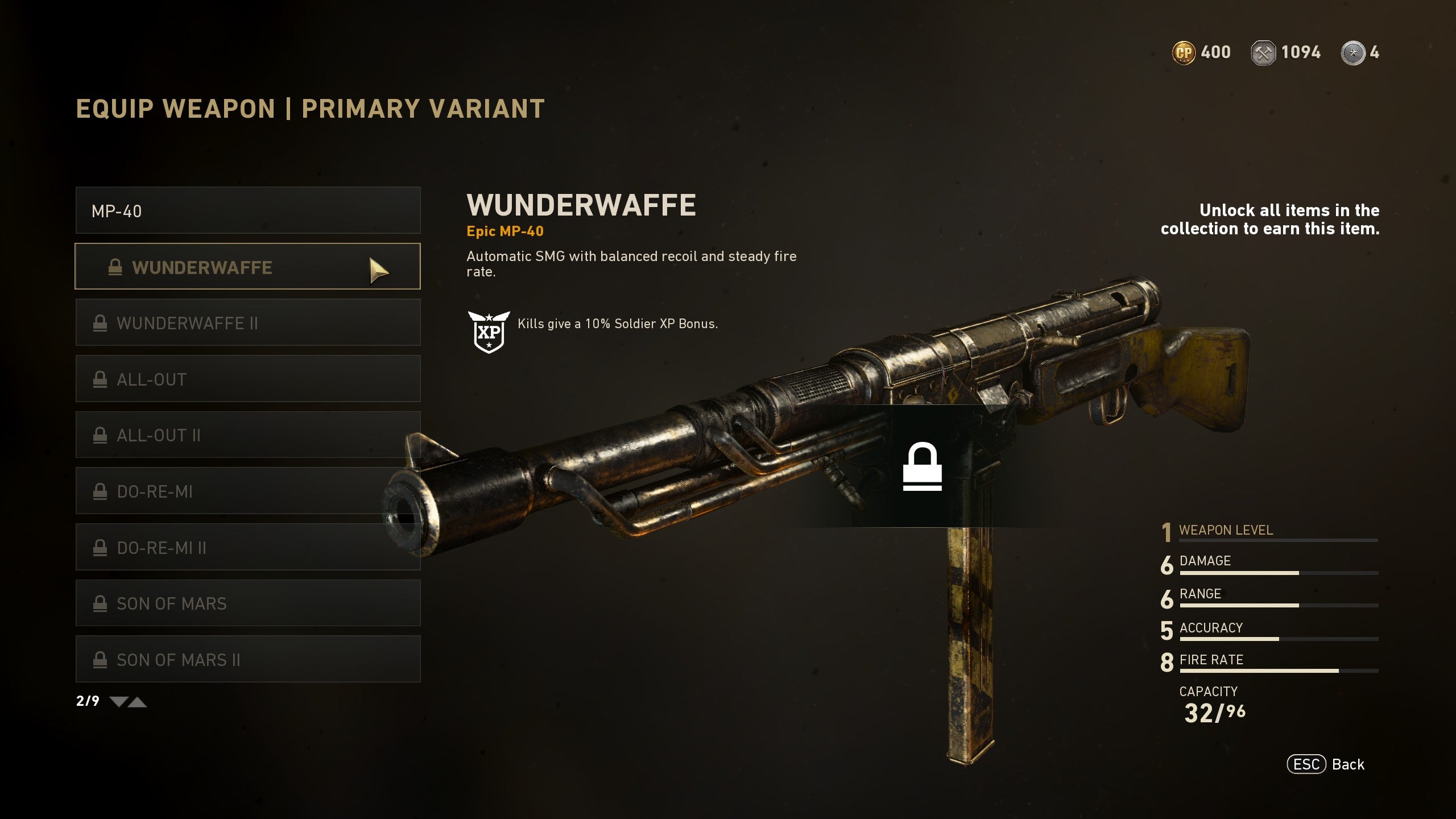Click the lock icon beside DO-RE-MI II
The height and width of the screenshot is (819, 1456).
tap(101, 547)
